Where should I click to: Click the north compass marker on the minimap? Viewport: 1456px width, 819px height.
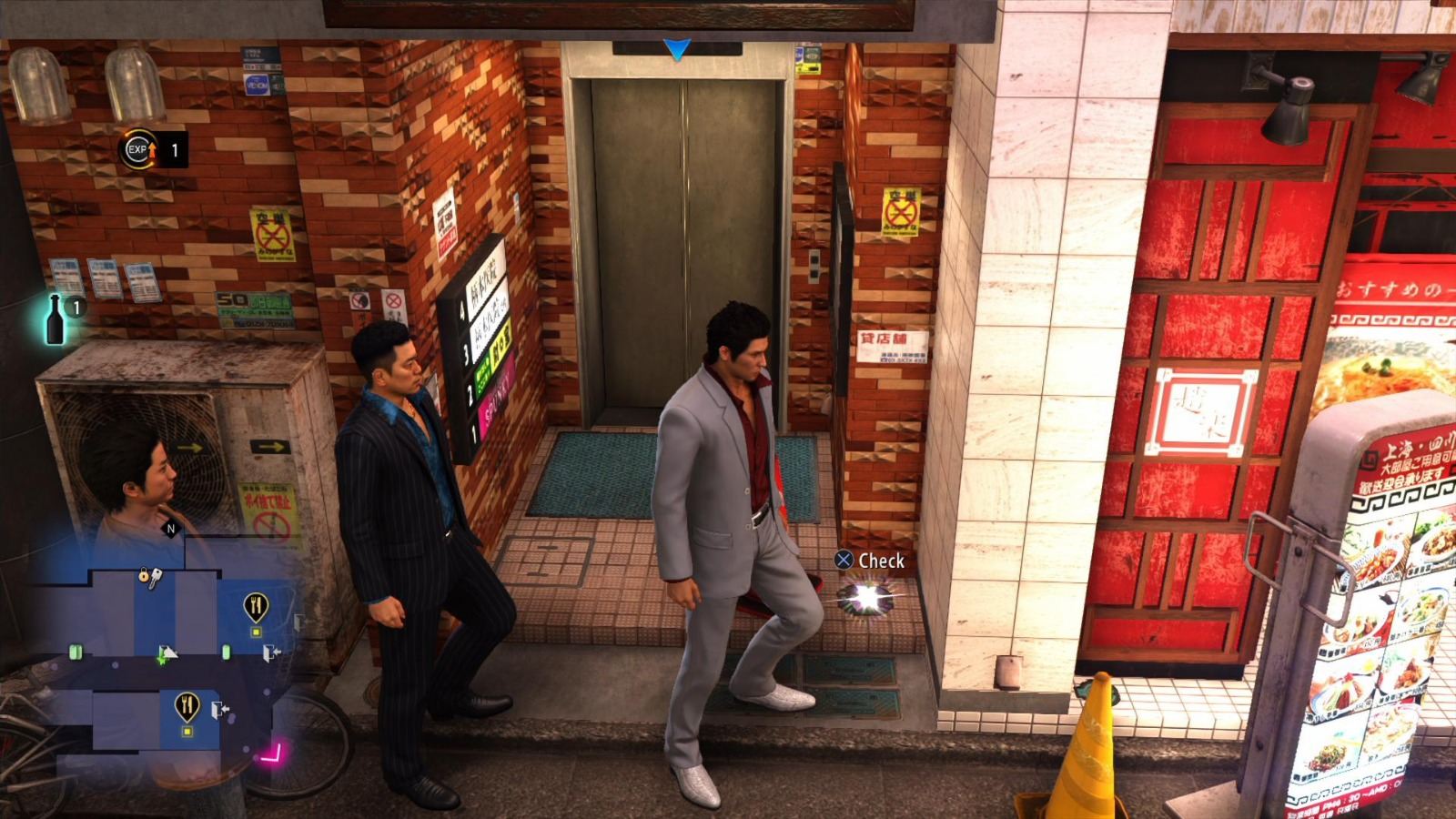171,528
